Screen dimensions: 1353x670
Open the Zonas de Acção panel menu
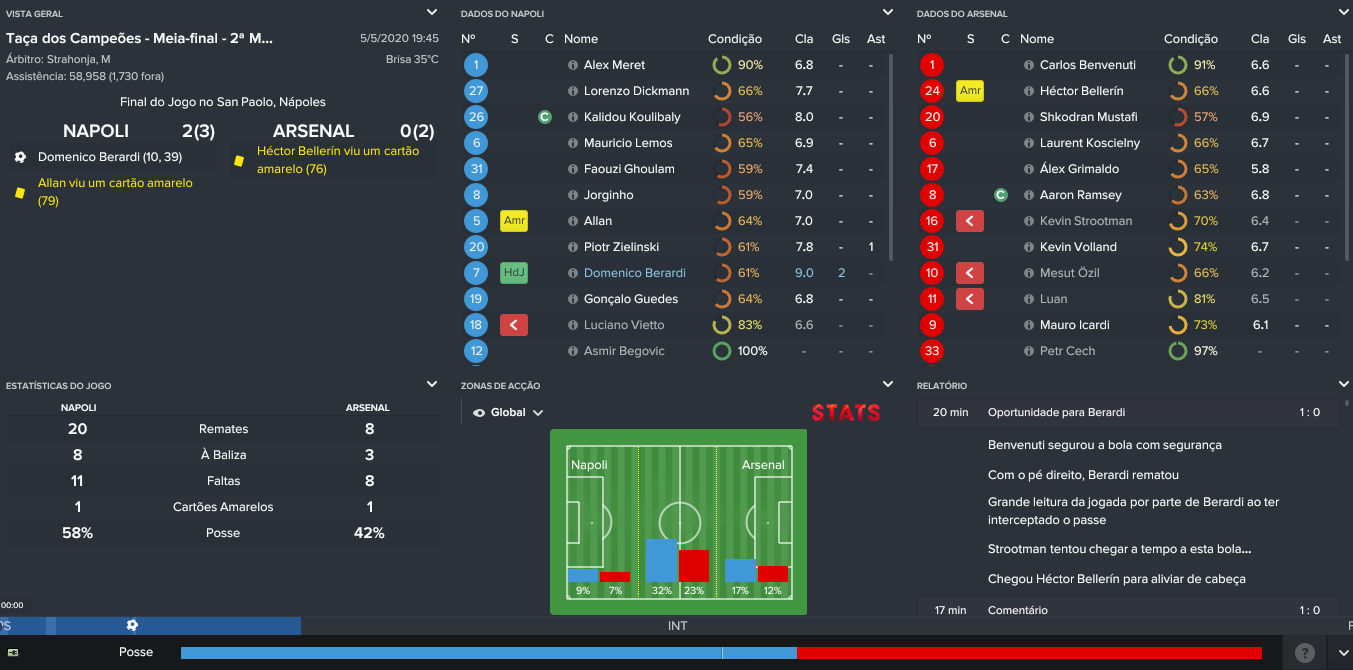pyautogui.click(x=887, y=384)
